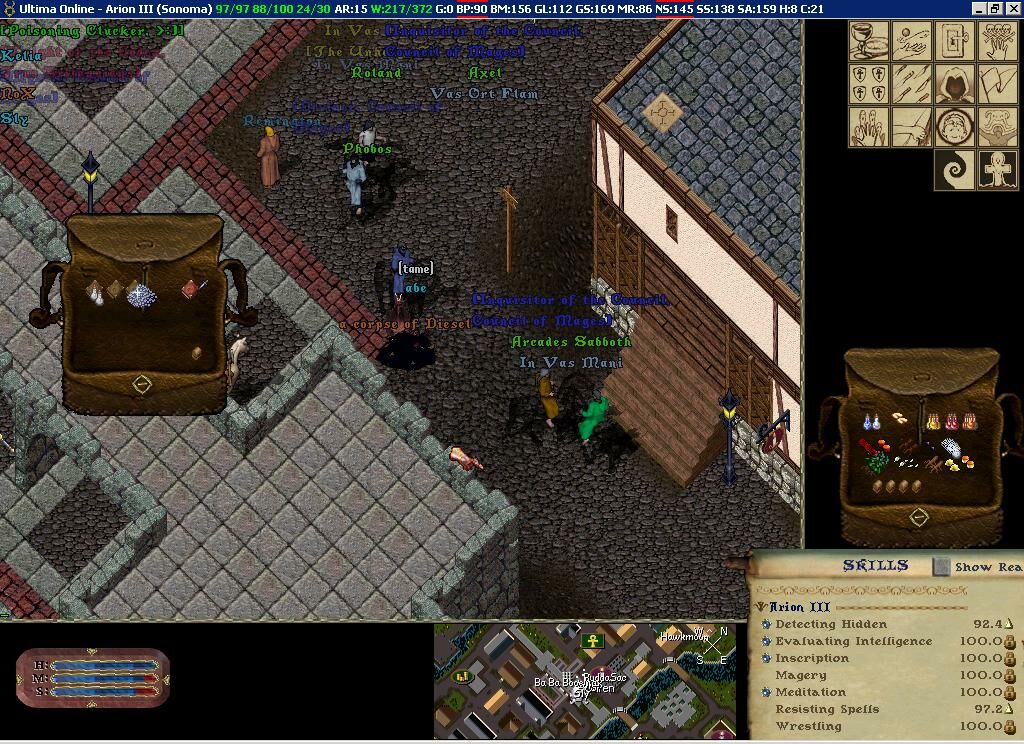This screenshot has width=1024, height=744.
Task: Close the Ultima Online window
Action: click(x=1012, y=8)
